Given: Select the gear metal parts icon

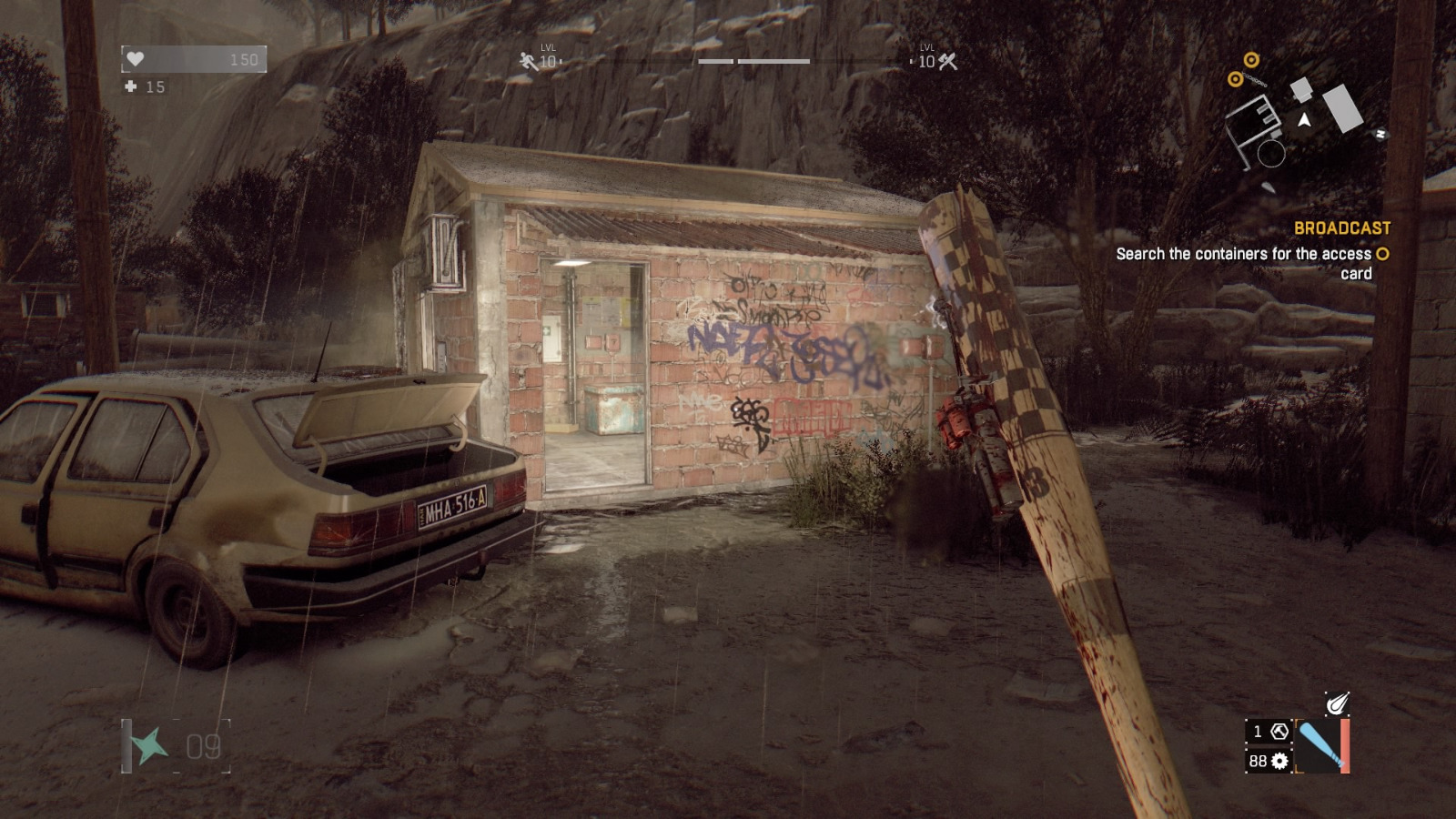Looking at the screenshot, I should coord(1280,761).
